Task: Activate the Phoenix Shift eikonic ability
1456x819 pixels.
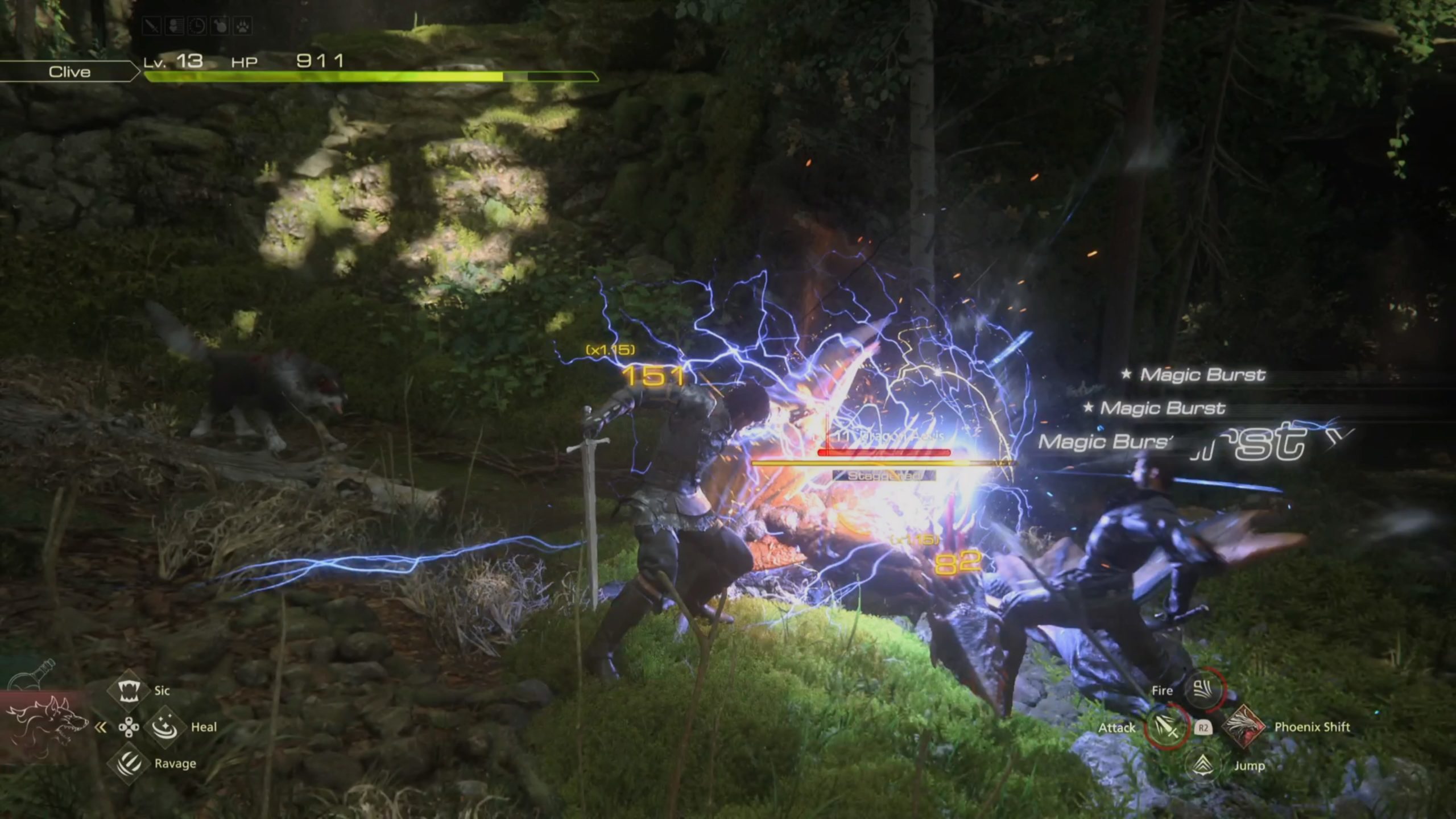Action: coord(1243,727)
